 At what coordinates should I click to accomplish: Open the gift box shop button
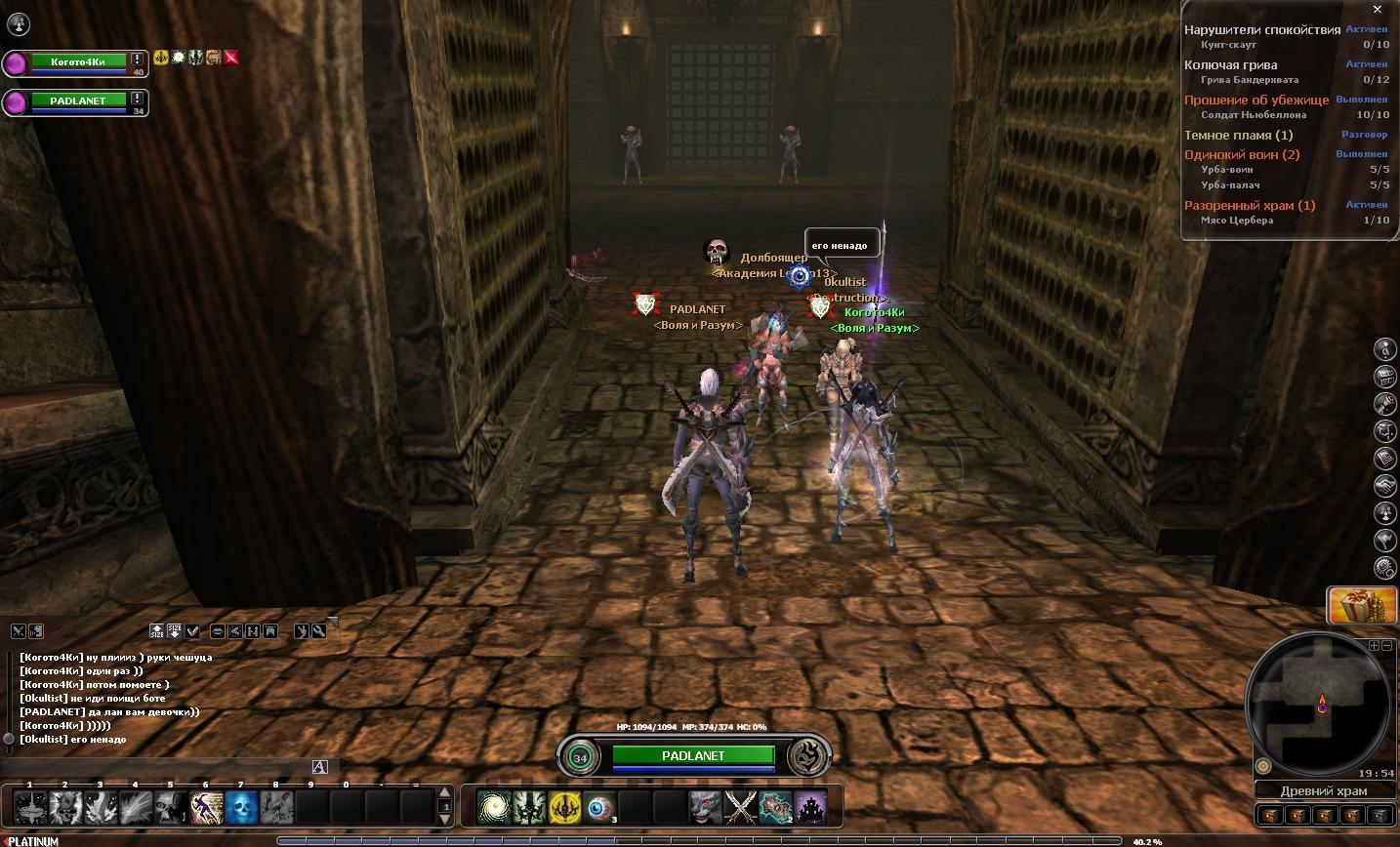pos(1355,606)
